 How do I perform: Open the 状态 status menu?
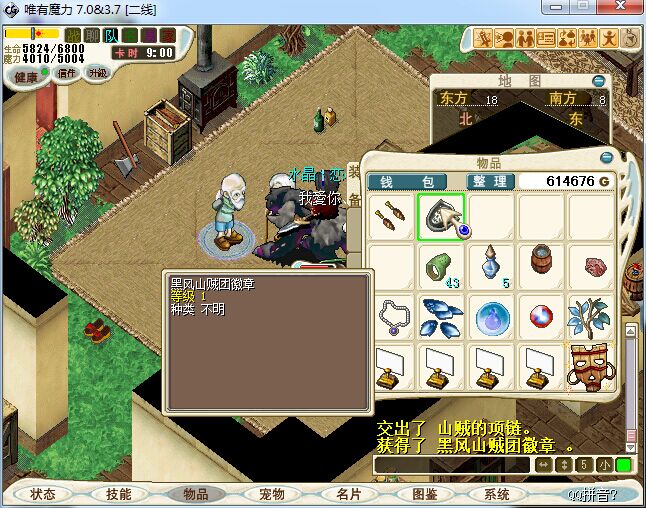43,494
